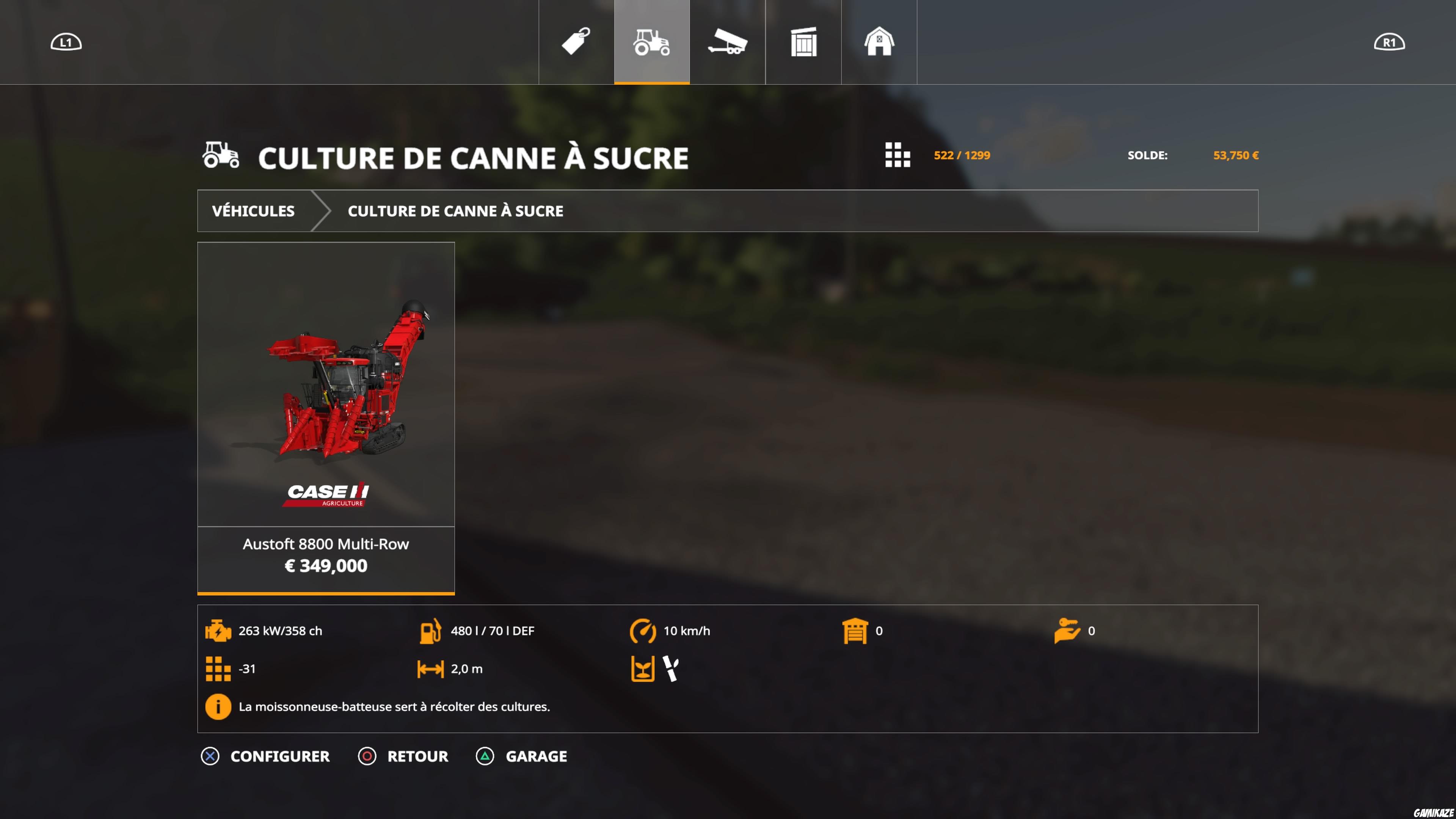Click the working width icon showing 2,0 m
1456x819 pixels.
pos(431,668)
